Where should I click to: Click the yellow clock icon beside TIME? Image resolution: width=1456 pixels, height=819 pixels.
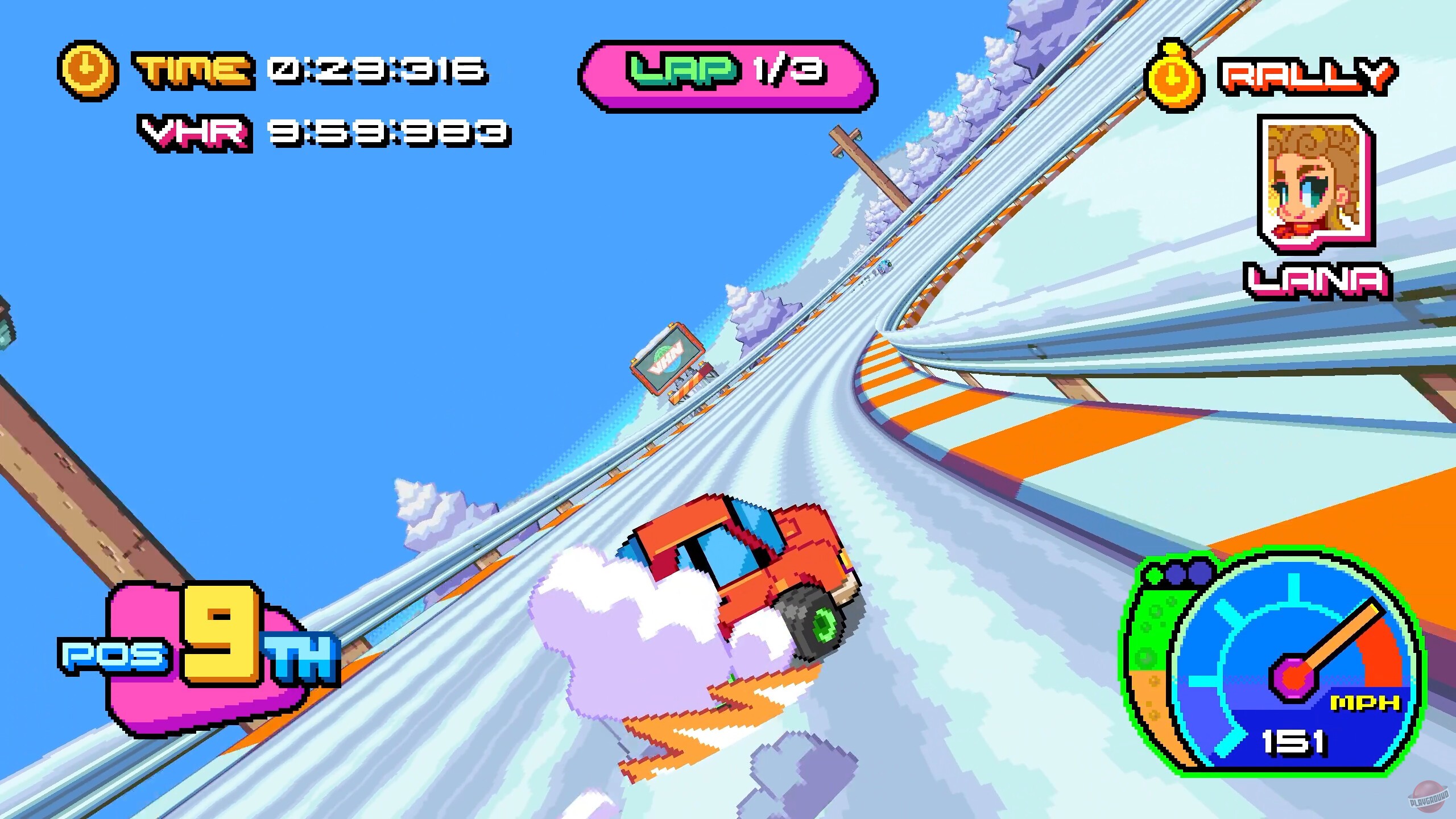click(x=86, y=70)
